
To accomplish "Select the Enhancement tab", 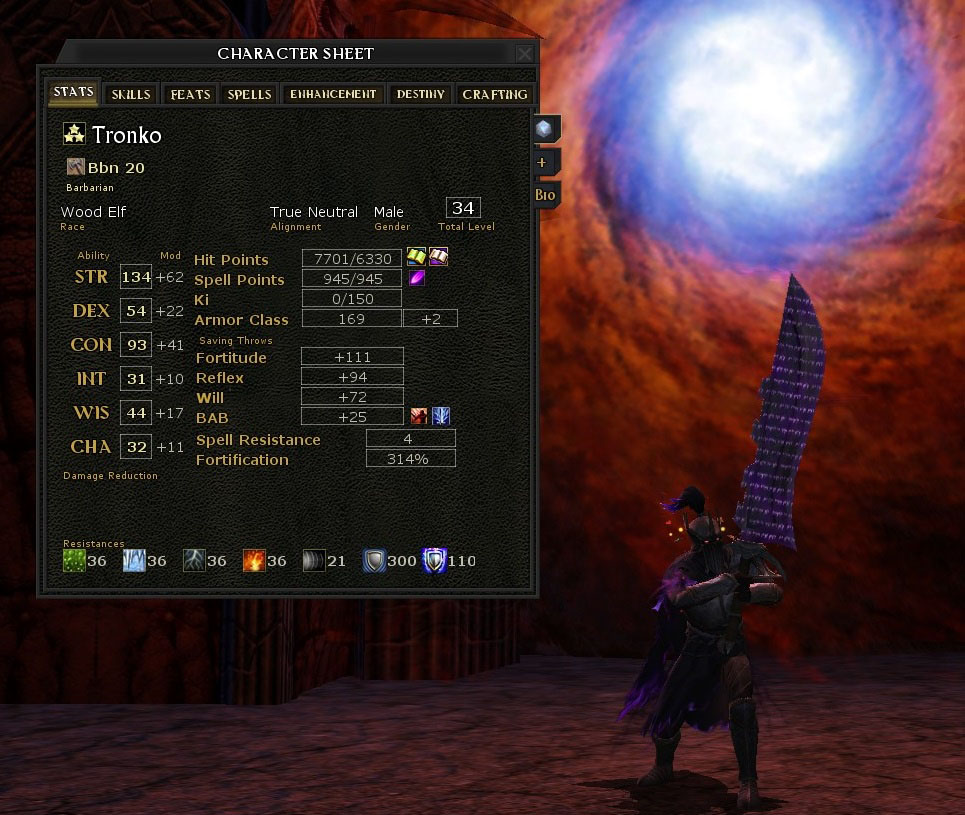I will [333, 94].
